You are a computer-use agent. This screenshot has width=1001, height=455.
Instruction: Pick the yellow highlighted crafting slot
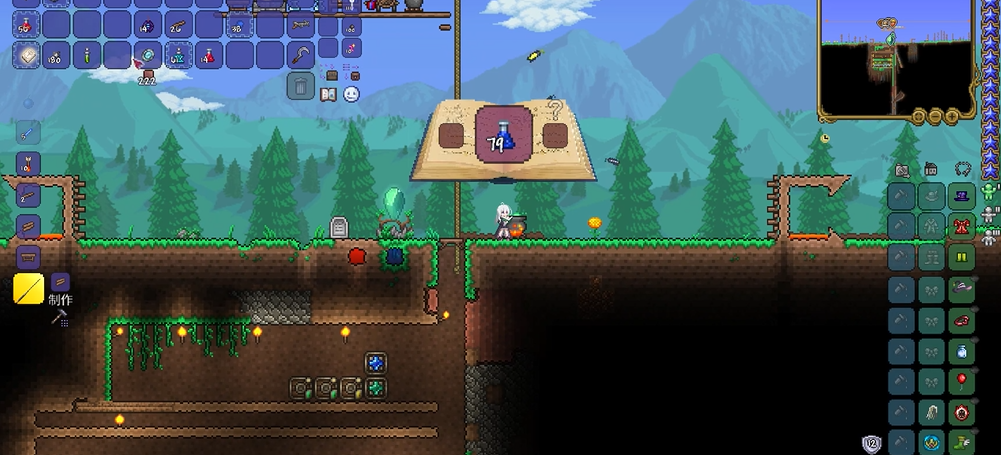point(27,289)
